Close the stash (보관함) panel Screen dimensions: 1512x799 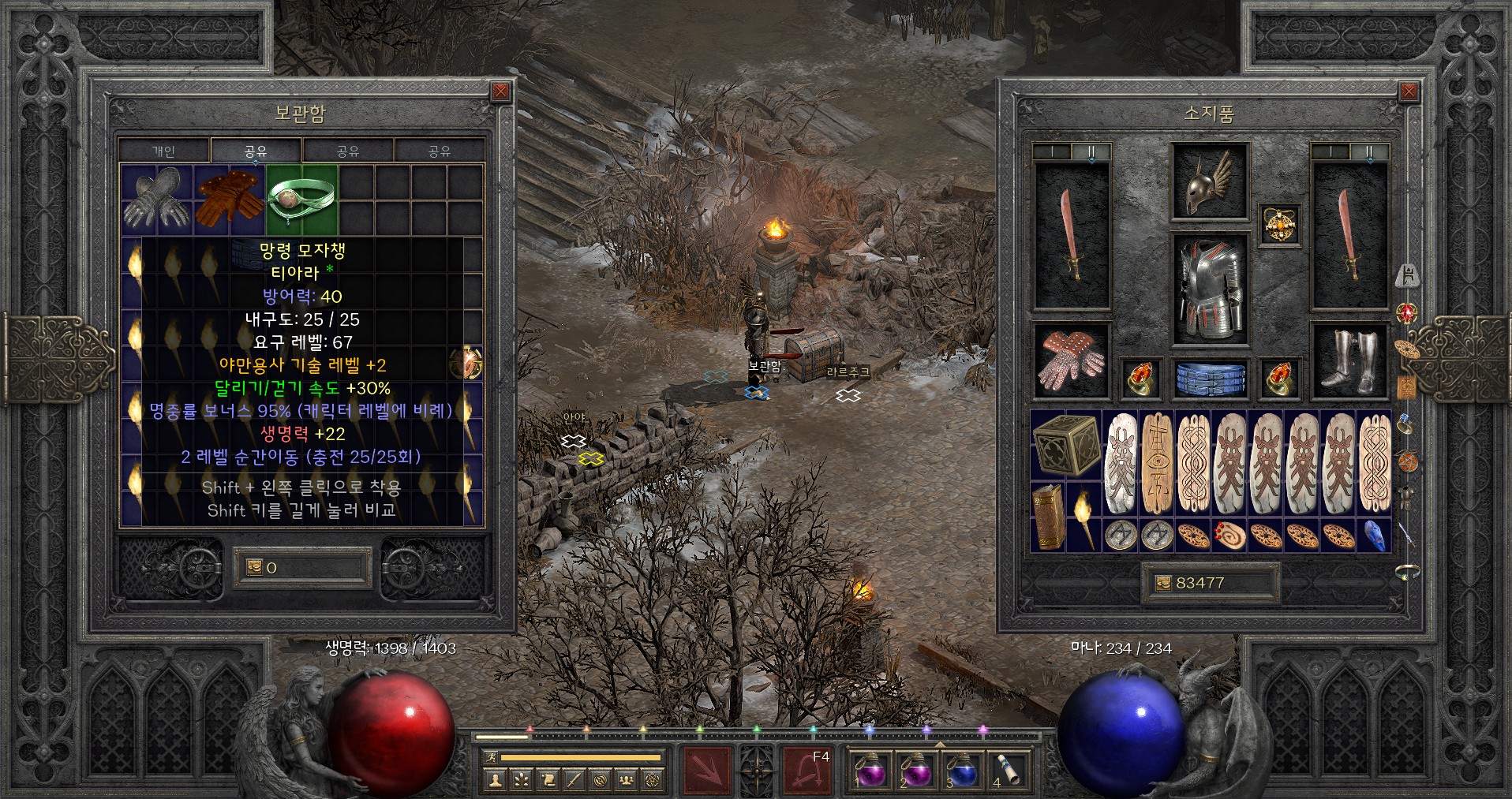[500, 92]
